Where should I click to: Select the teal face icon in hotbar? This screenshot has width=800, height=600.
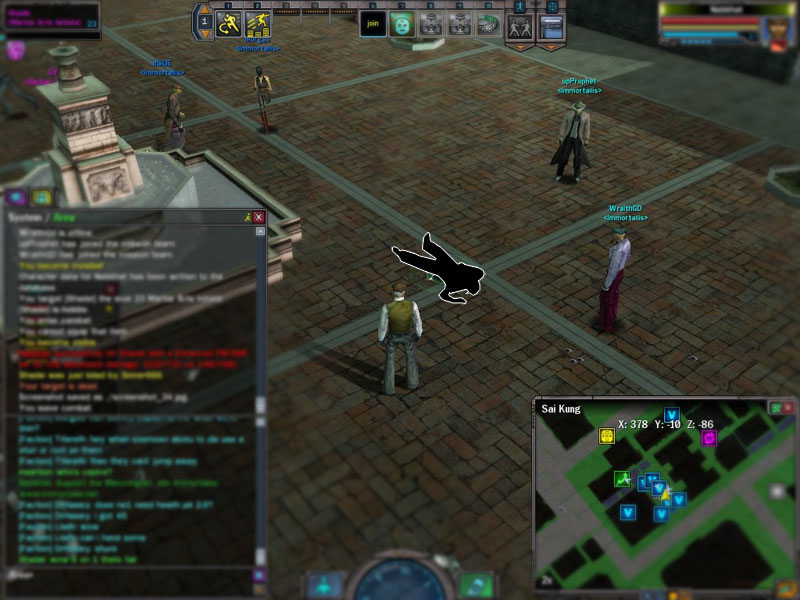[402, 23]
